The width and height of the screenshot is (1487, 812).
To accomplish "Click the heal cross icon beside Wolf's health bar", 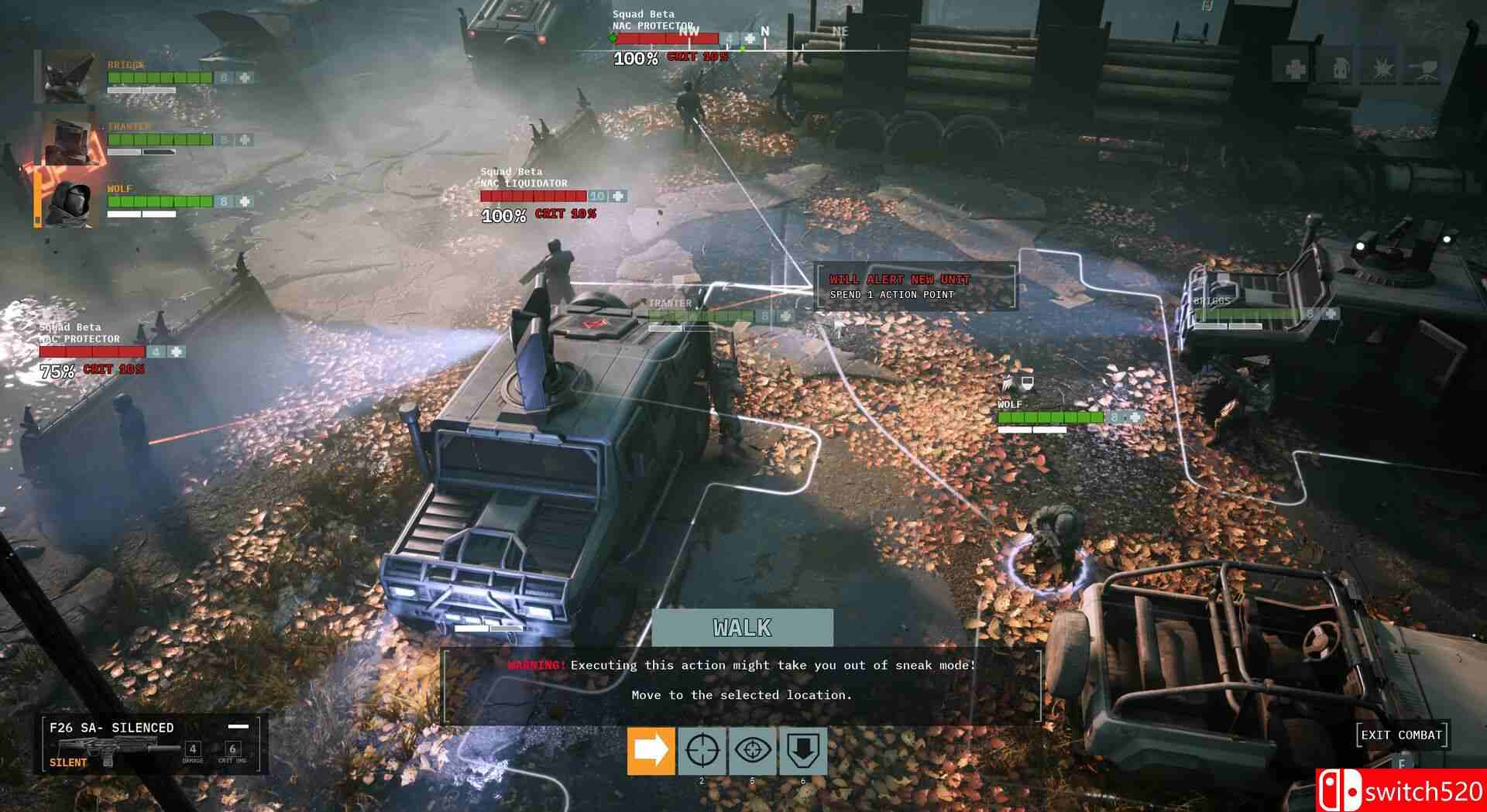I will [x=243, y=203].
